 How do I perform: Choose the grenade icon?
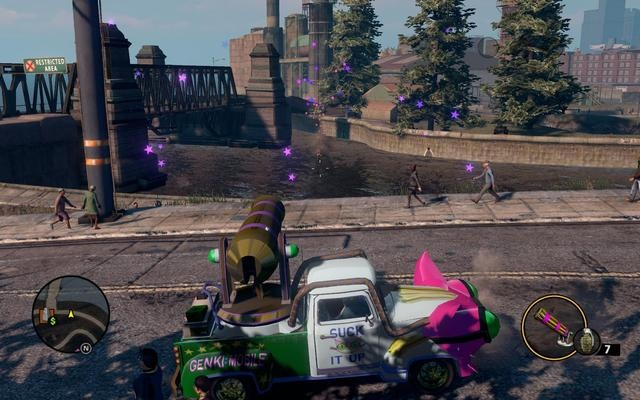(x=587, y=341)
